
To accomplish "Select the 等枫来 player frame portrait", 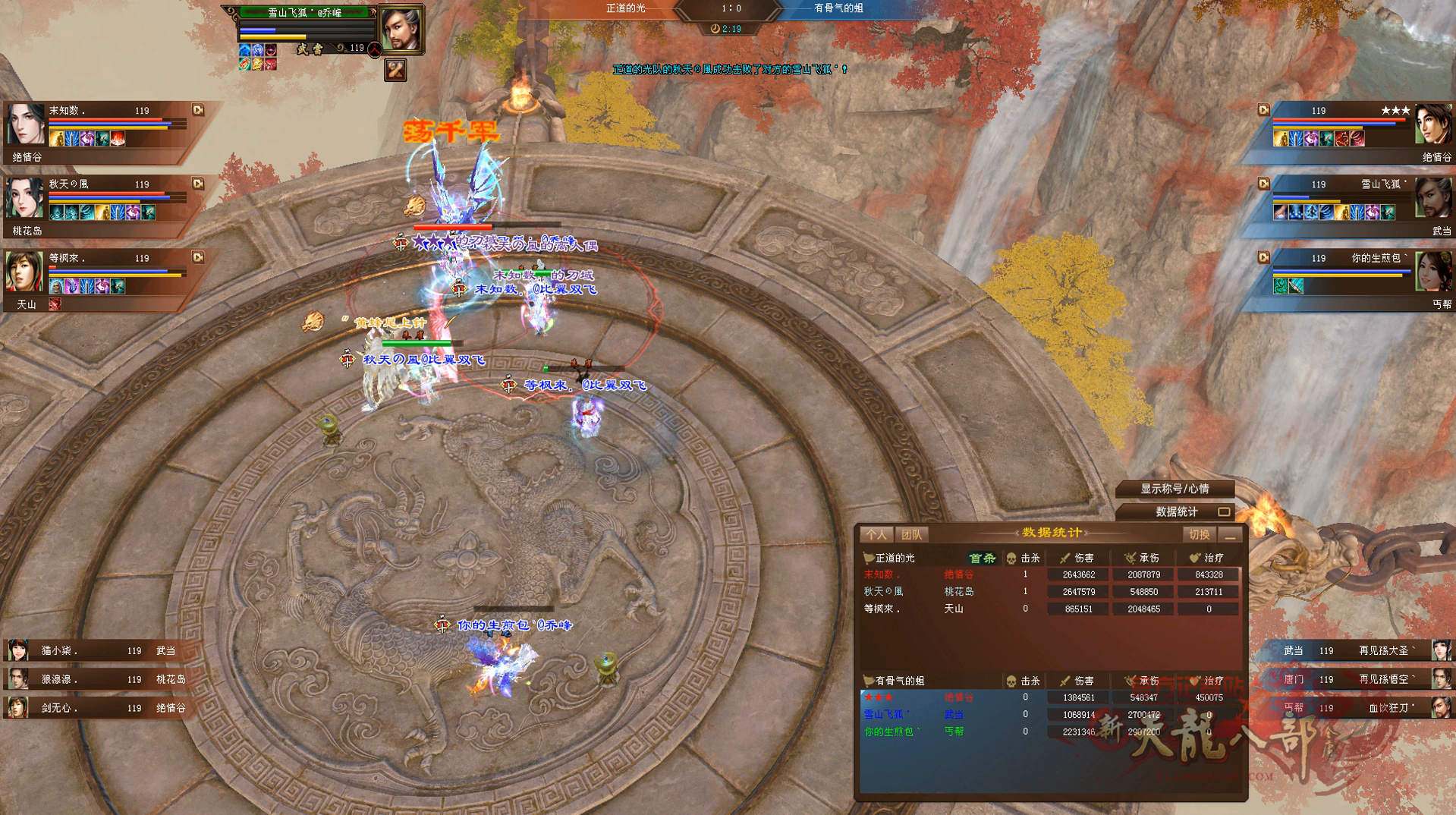I will click(x=26, y=272).
